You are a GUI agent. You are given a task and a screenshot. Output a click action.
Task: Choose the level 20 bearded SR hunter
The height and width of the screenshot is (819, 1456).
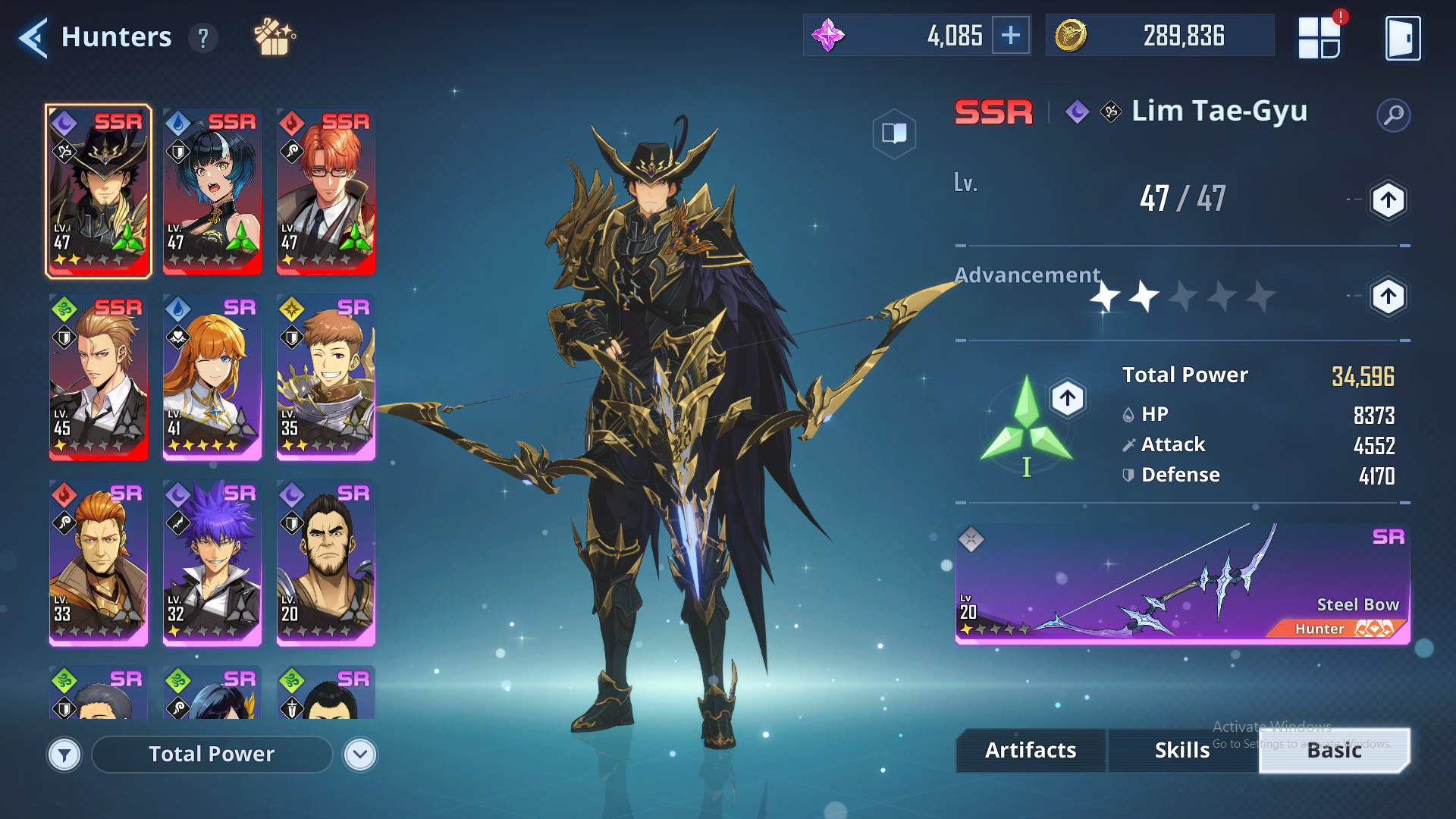[x=326, y=562]
